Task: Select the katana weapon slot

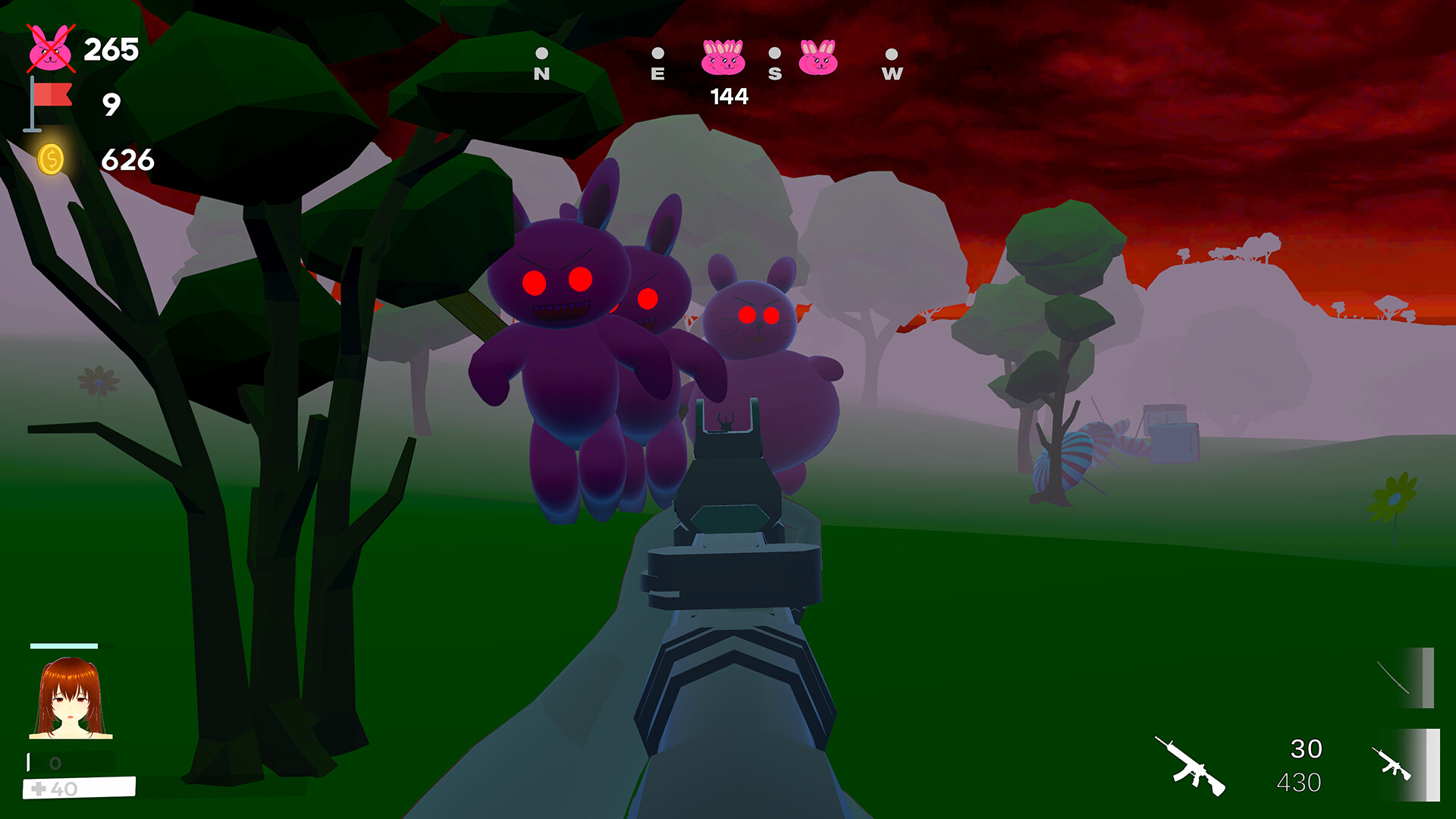Action: click(x=1405, y=677)
